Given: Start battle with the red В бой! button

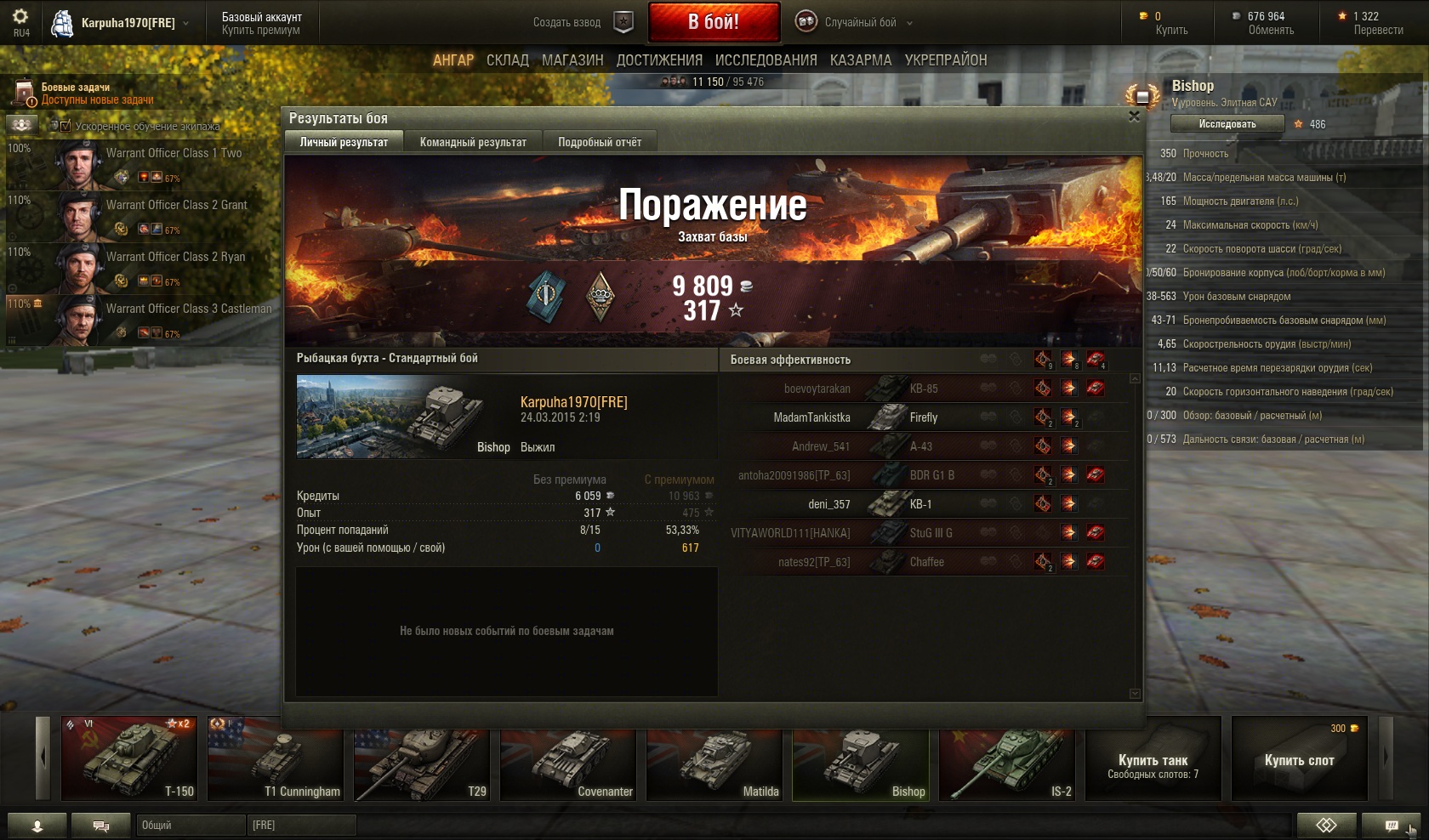Looking at the screenshot, I should [x=714, y=22].
